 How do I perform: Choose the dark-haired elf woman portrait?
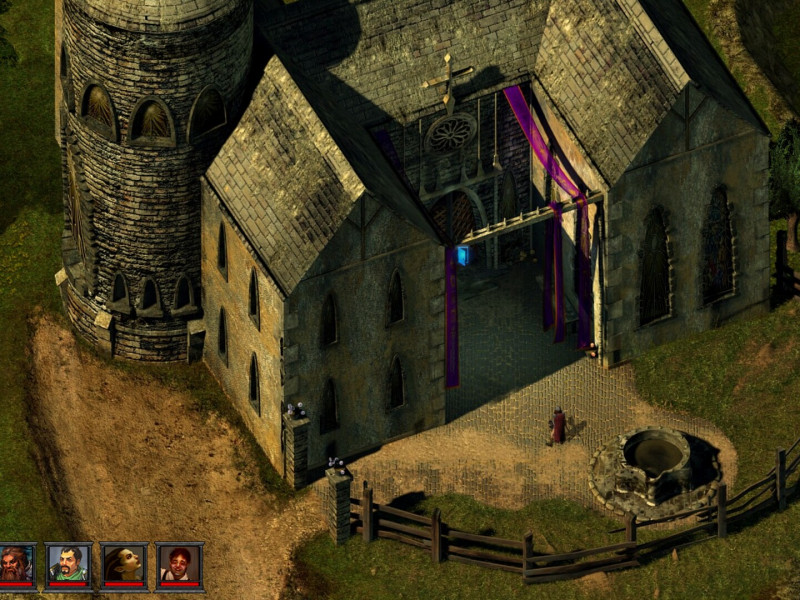pyautogui.click(x=124, y=565)
